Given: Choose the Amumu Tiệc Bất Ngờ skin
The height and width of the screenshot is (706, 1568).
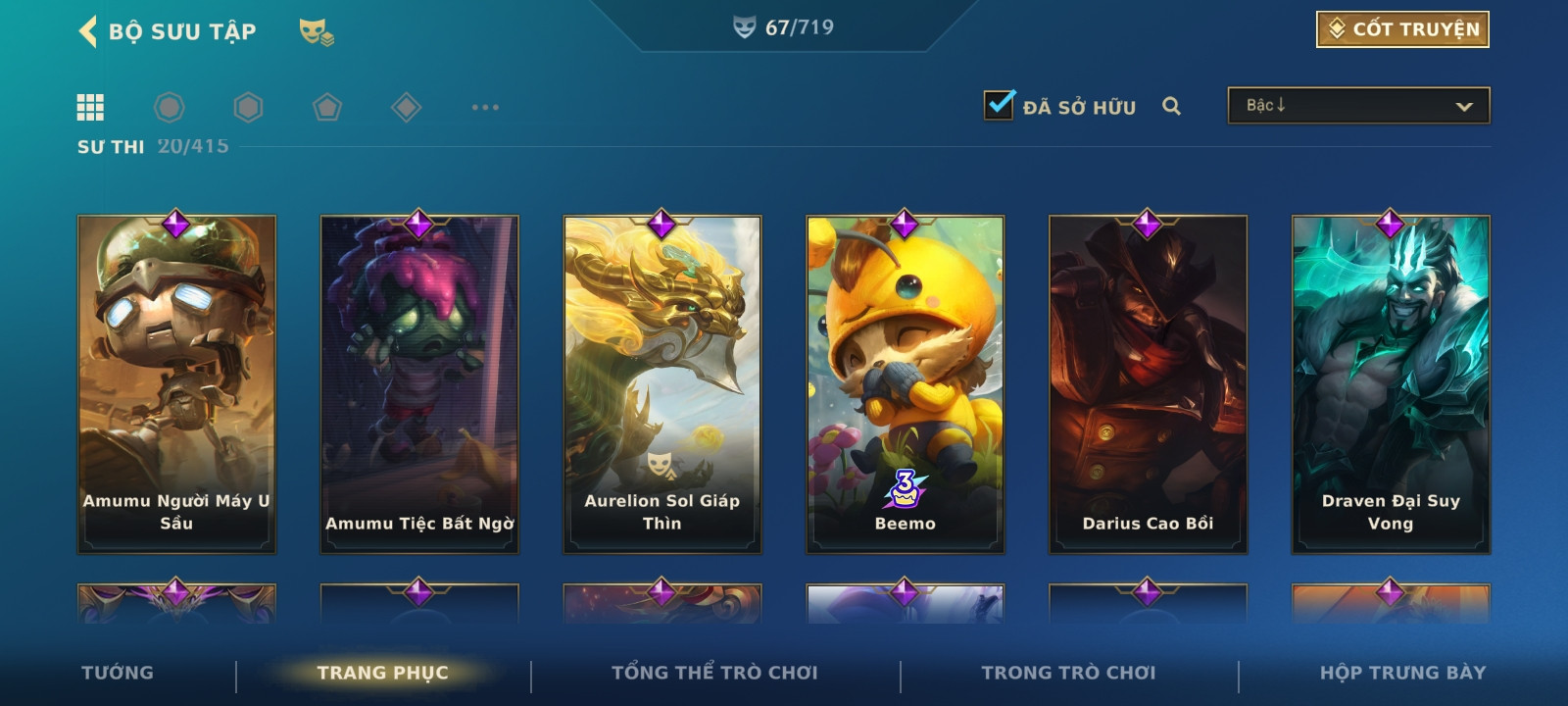Looking at the screenshot, I should tap(419, 384).
